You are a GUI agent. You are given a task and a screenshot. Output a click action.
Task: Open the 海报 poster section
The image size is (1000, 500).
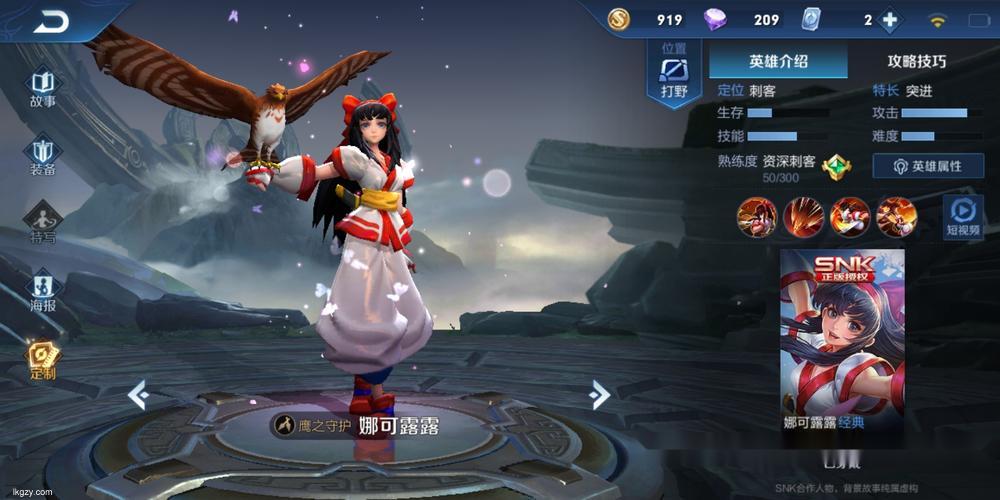(x=43, y=291)
